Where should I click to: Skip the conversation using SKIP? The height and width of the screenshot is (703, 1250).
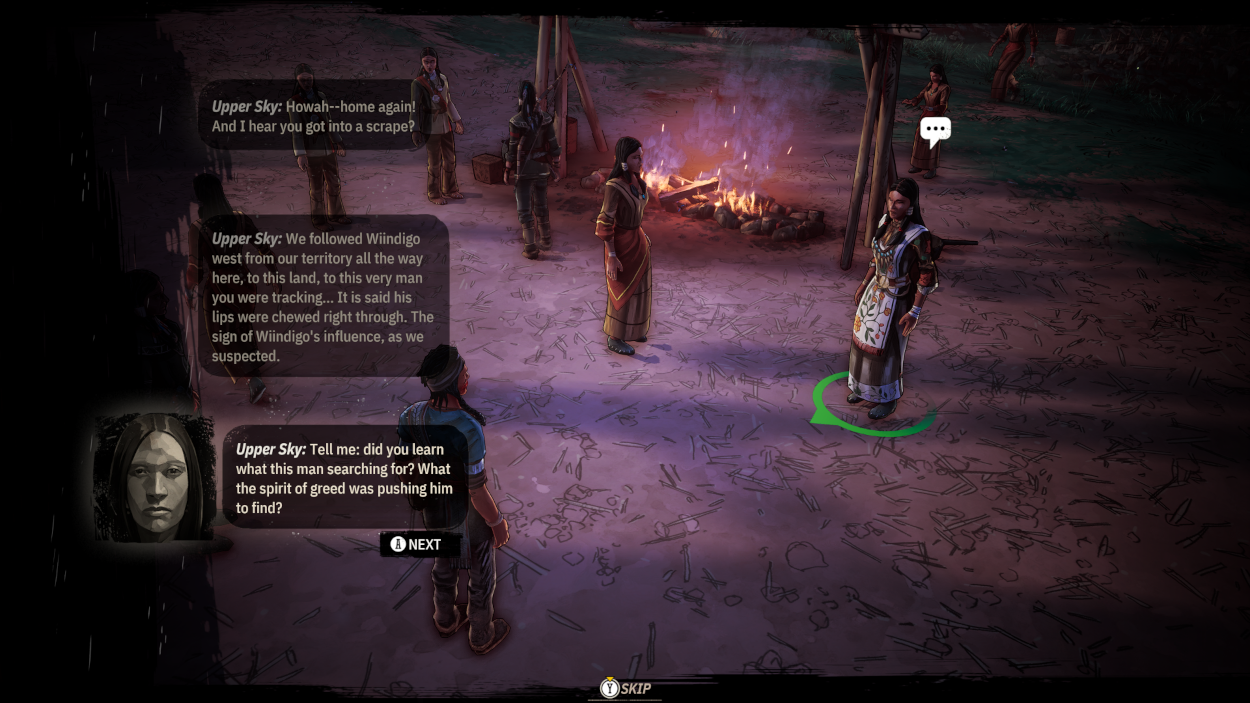(626, 688)
